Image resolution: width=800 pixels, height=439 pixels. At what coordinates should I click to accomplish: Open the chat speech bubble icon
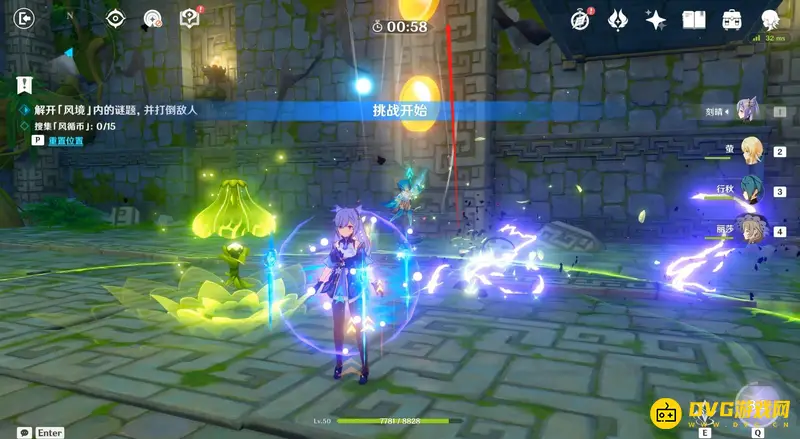click(x=24, y=432)
